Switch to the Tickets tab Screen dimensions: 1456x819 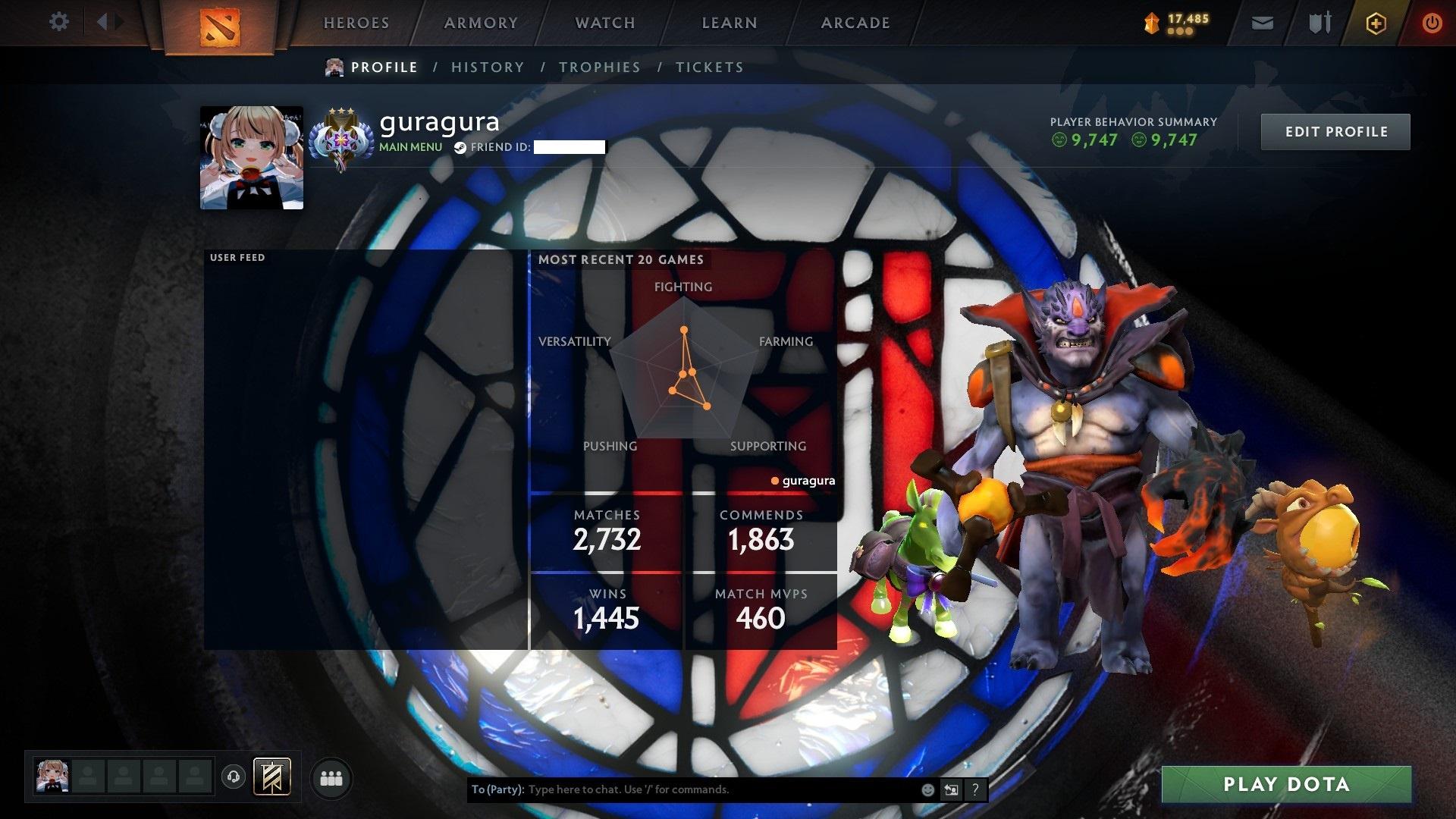click(710, 67)
